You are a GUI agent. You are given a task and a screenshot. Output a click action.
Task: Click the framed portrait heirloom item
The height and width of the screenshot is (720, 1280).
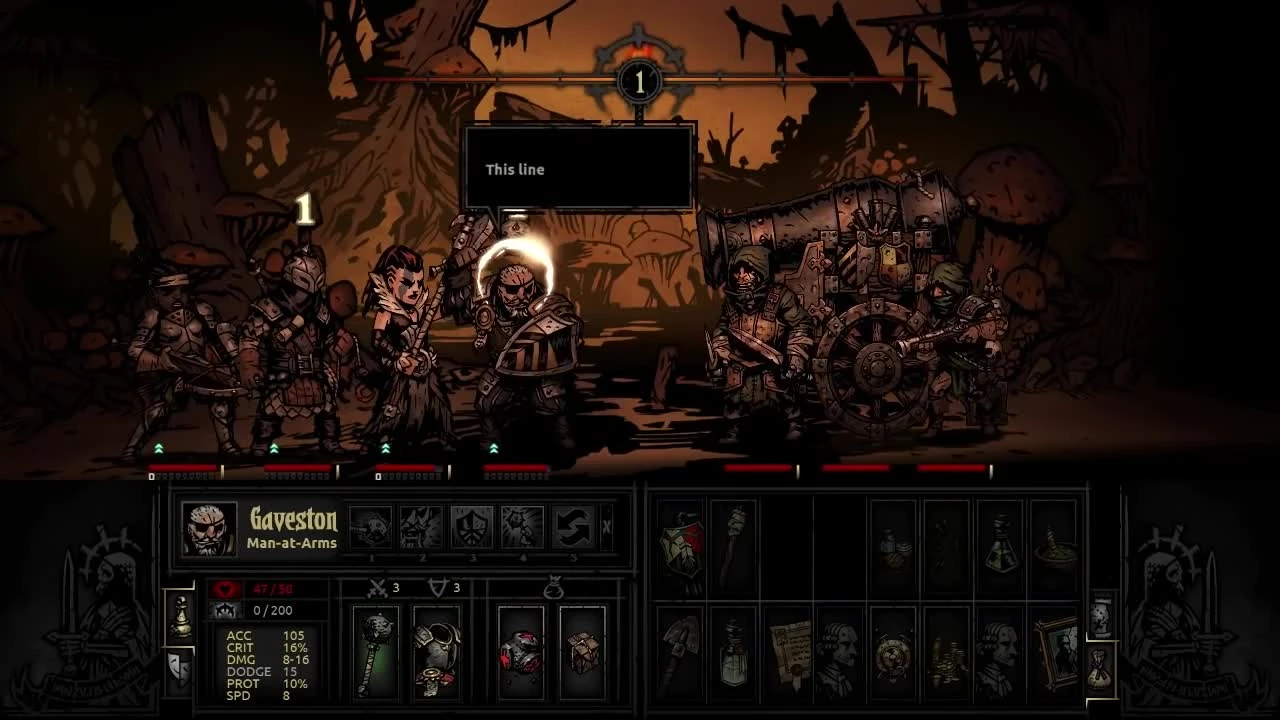(1058, 650)
